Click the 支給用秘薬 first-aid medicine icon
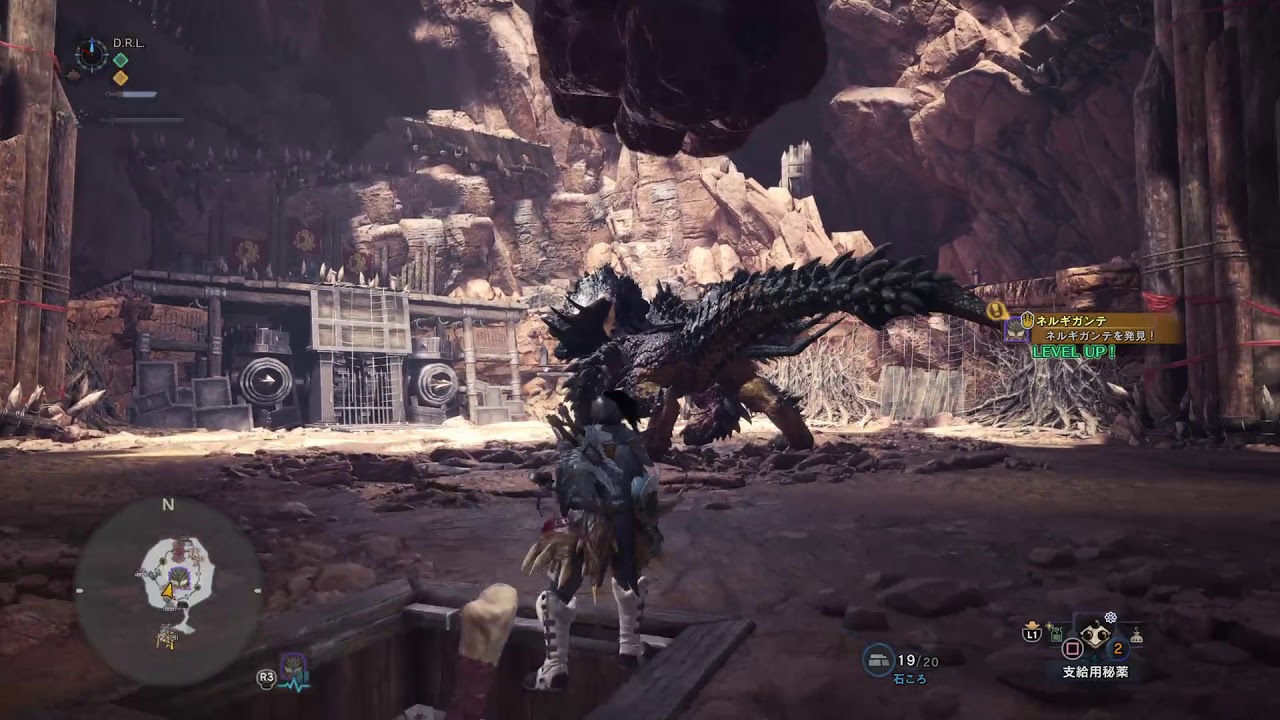 [x=1094, y=634]
